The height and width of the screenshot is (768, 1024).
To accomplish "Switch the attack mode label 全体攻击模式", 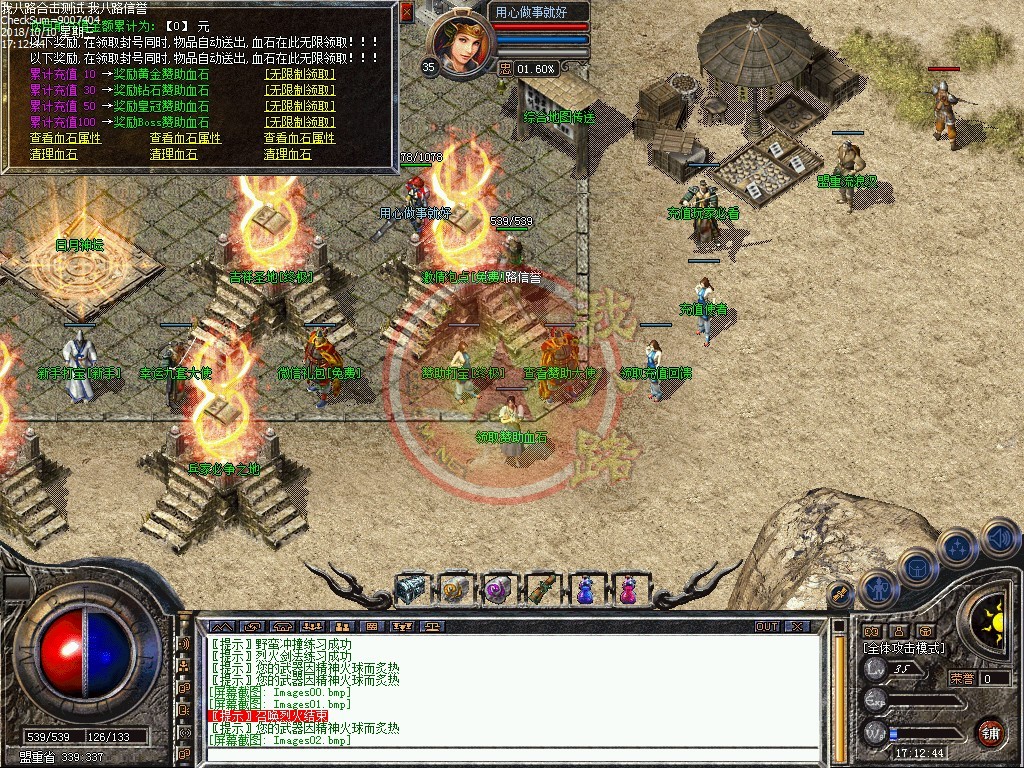I will [x=904, y=648].
